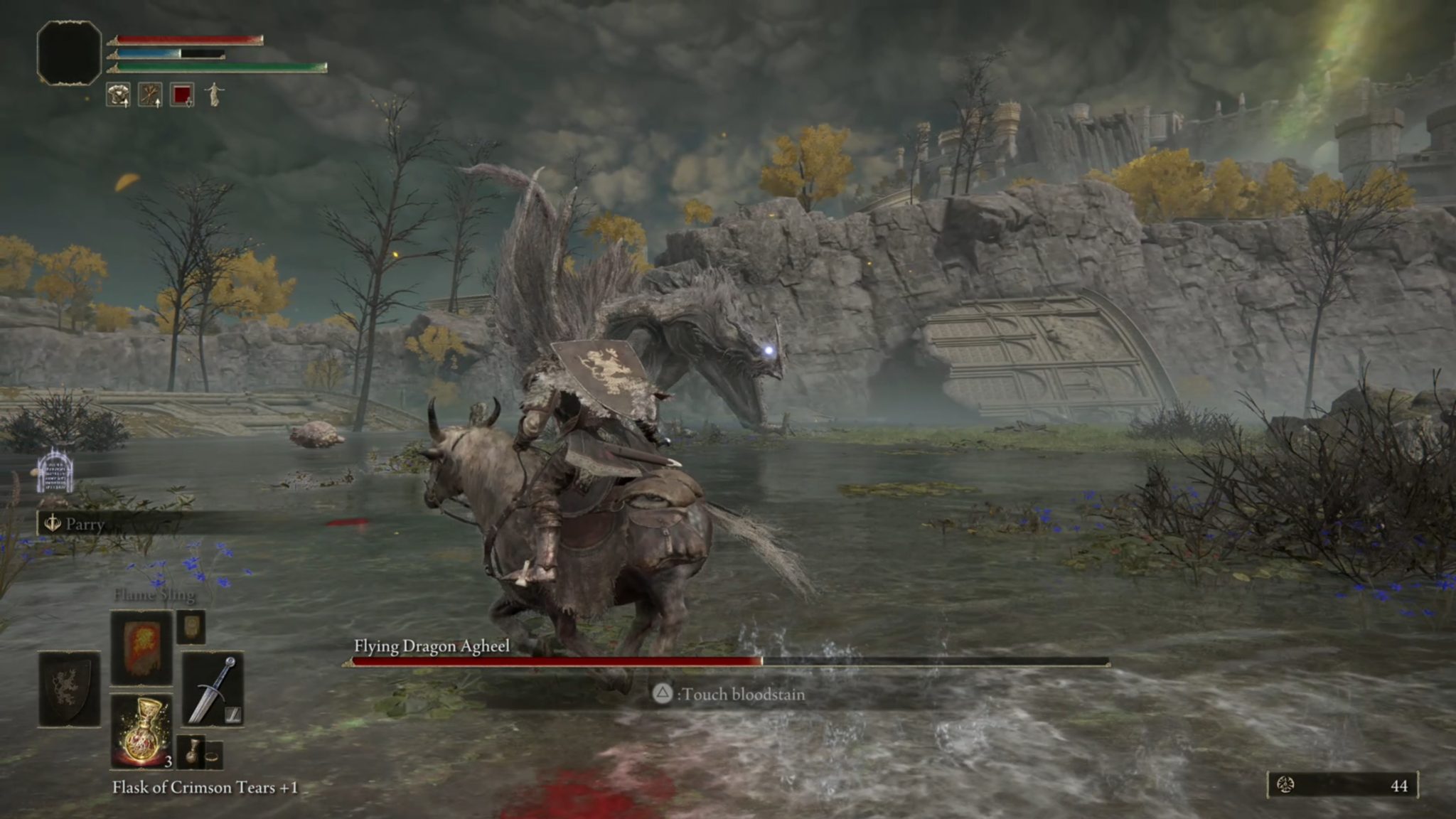Inspect the red square status icon
The image size is (1456, 819).
182,95
